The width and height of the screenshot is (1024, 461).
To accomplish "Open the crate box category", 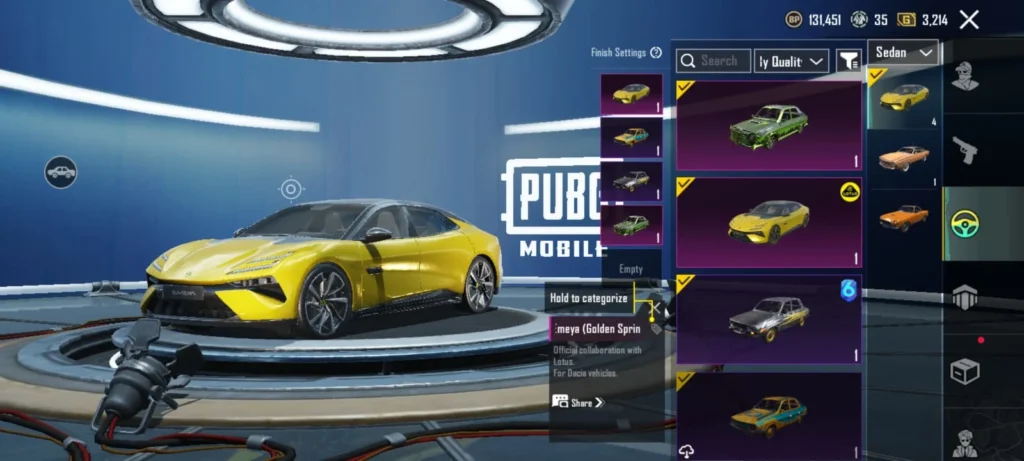I will 965,371.
